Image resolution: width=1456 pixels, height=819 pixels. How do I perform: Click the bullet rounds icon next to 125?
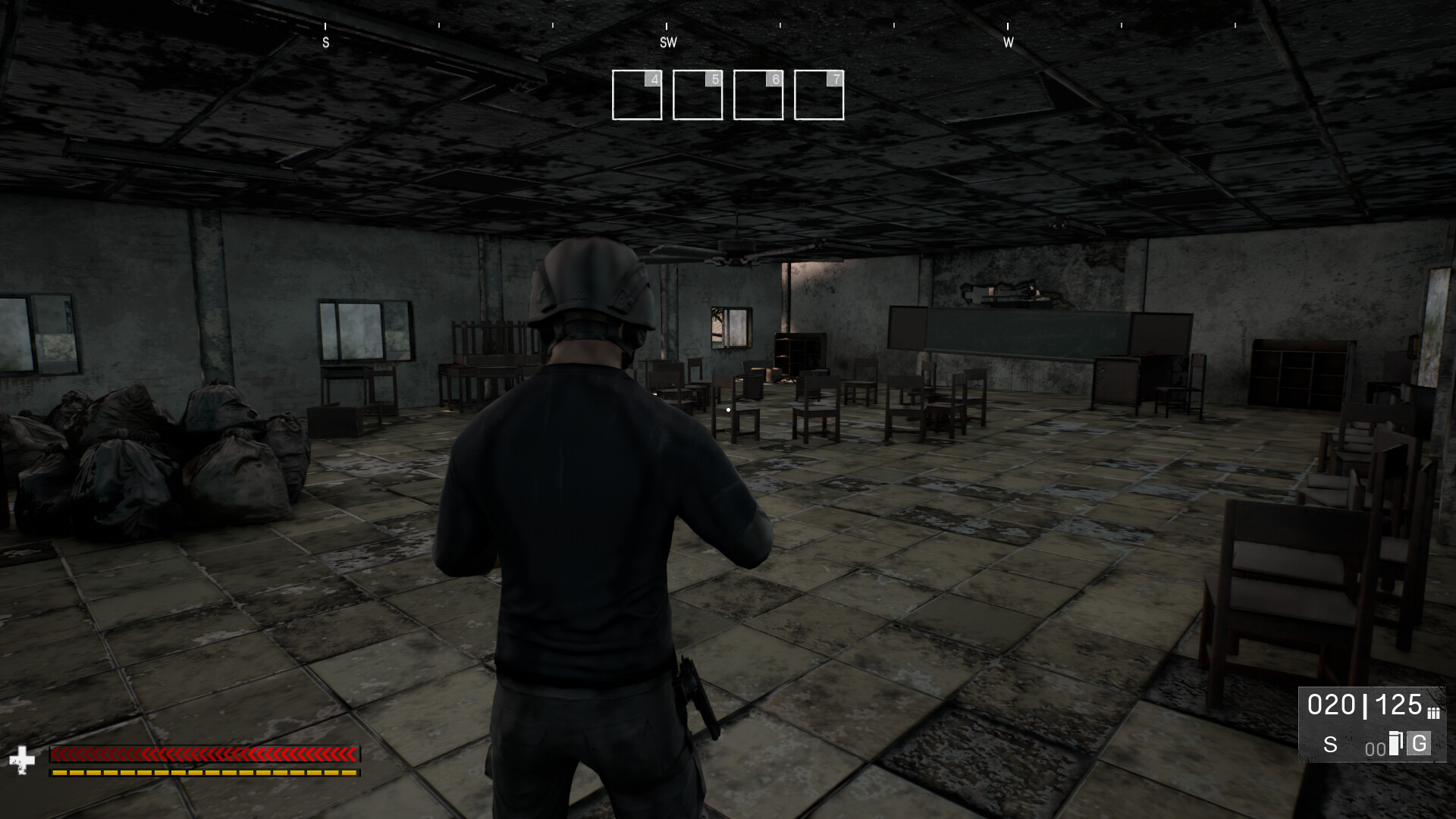point(1434,713)
